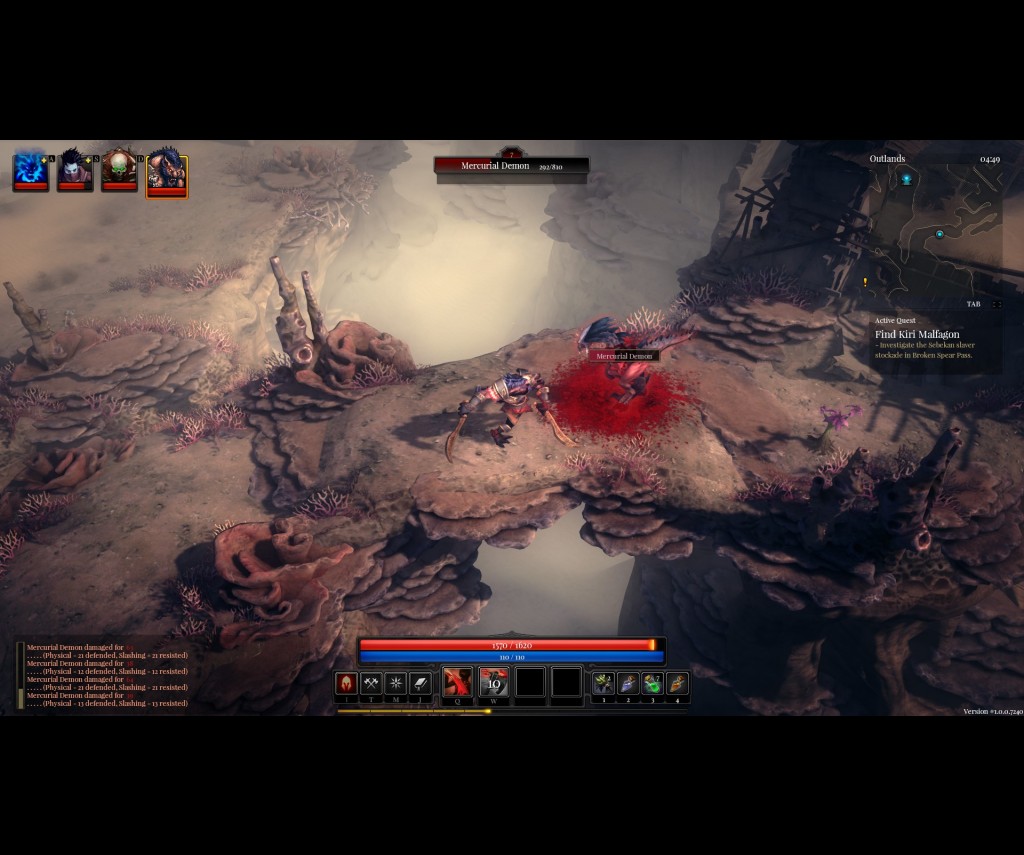
Task: Click the Outlands minimap
Action: click(x=935, y=235)
